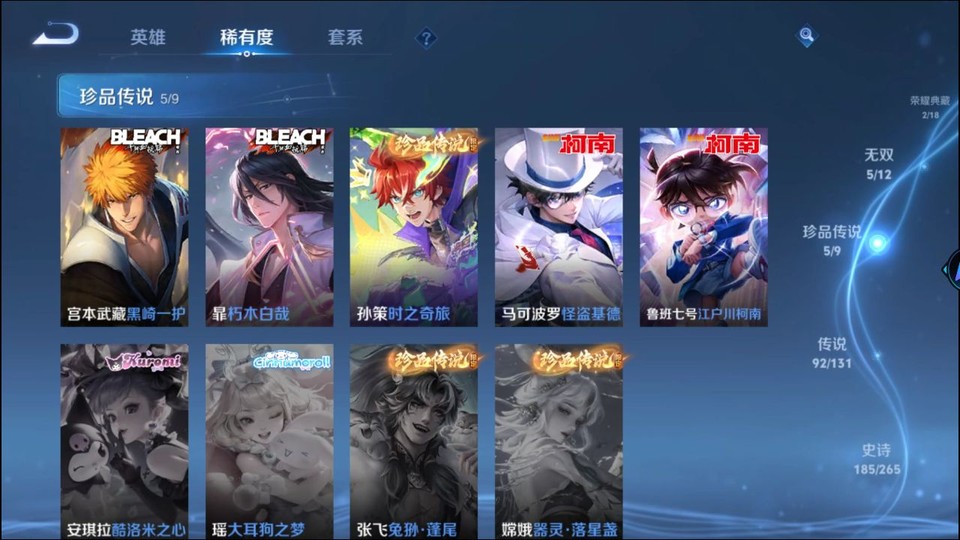Viewport: 960px width, 540px height.
Task: Select 宫本武藏 黑崎一护 skin card
Action: pos(124,227)
